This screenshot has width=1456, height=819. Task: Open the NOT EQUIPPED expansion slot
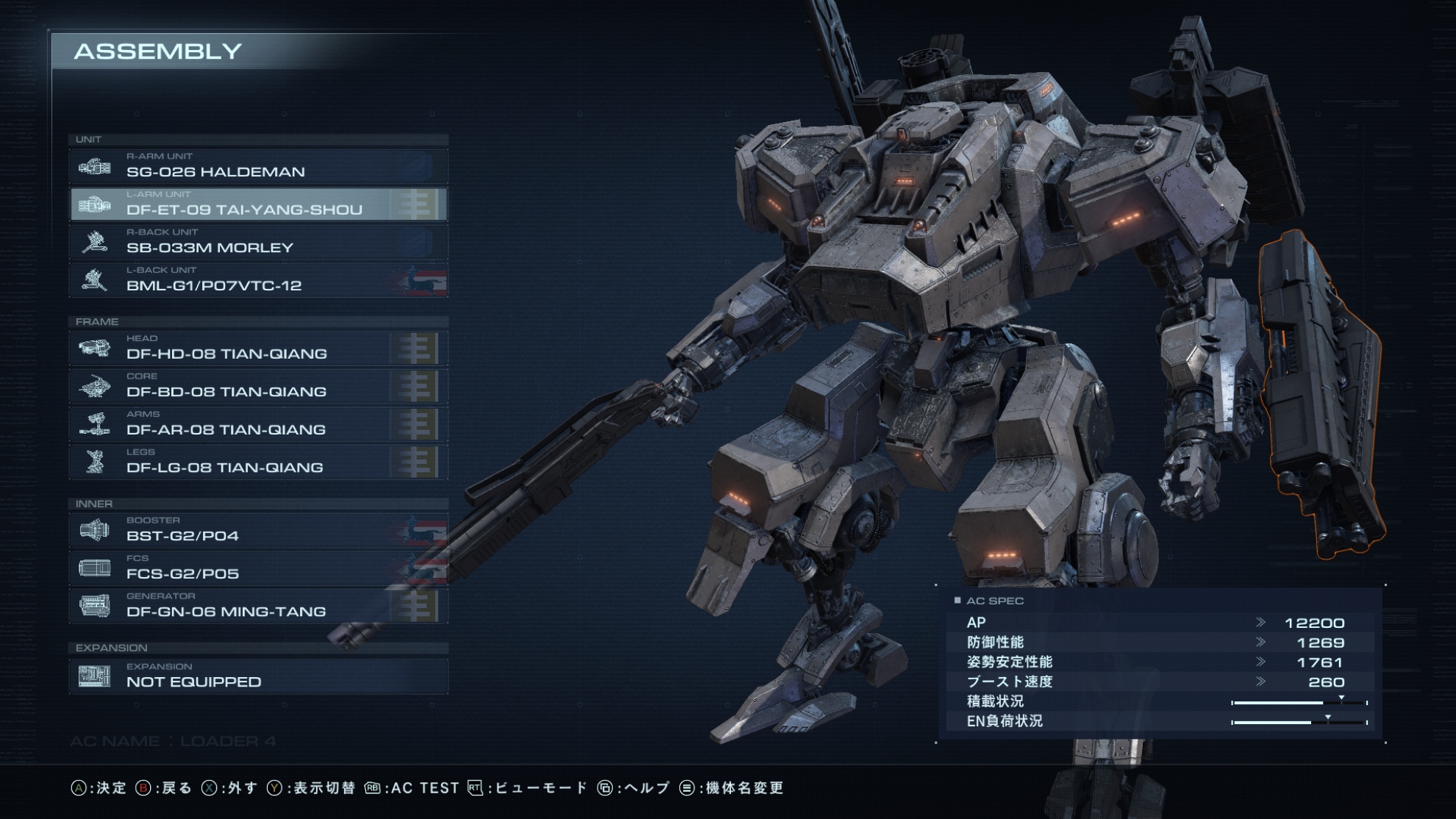tap(258, 676)
